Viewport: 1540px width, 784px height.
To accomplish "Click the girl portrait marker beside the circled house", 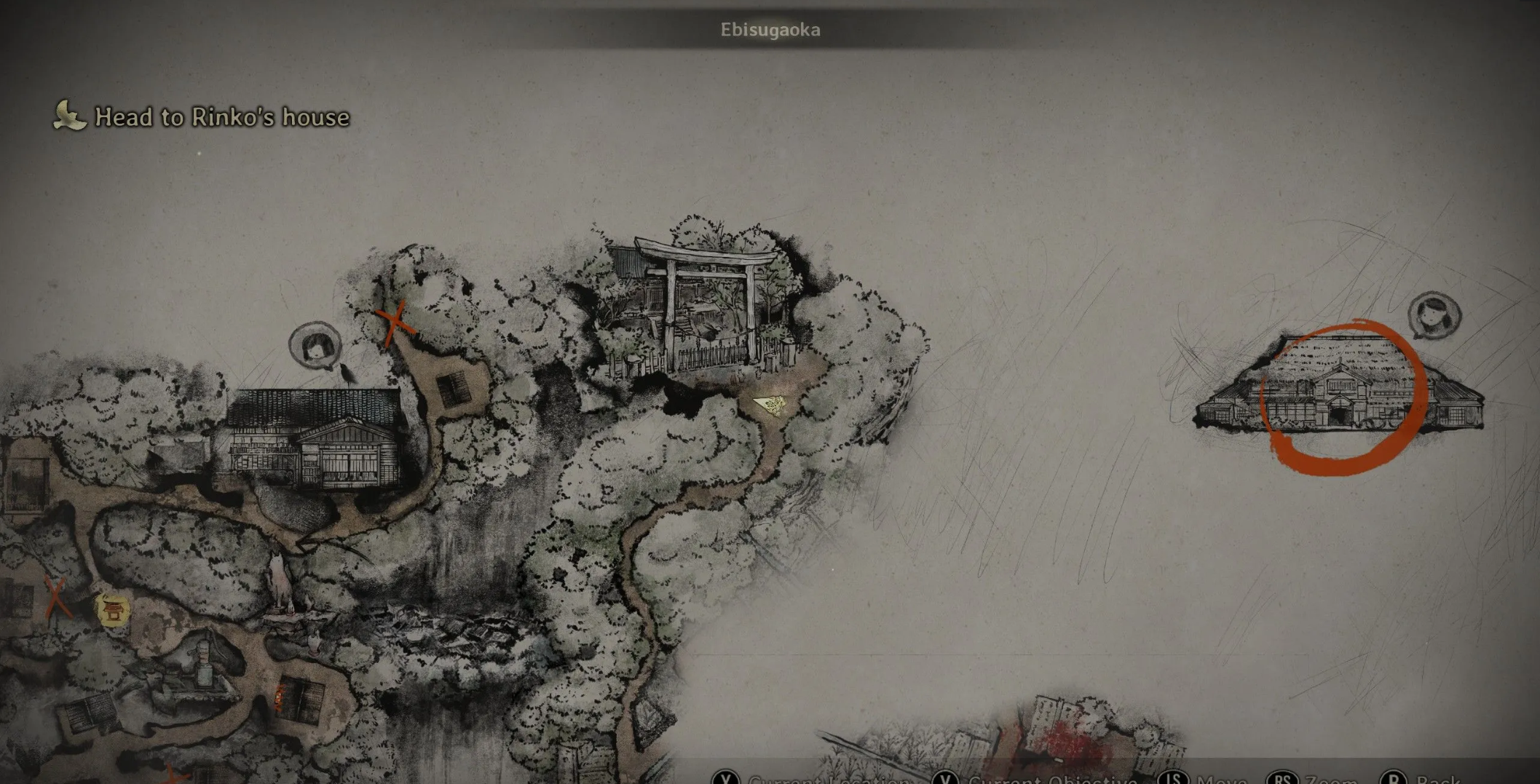I will pyautogui.click(x=1434, y=315).
